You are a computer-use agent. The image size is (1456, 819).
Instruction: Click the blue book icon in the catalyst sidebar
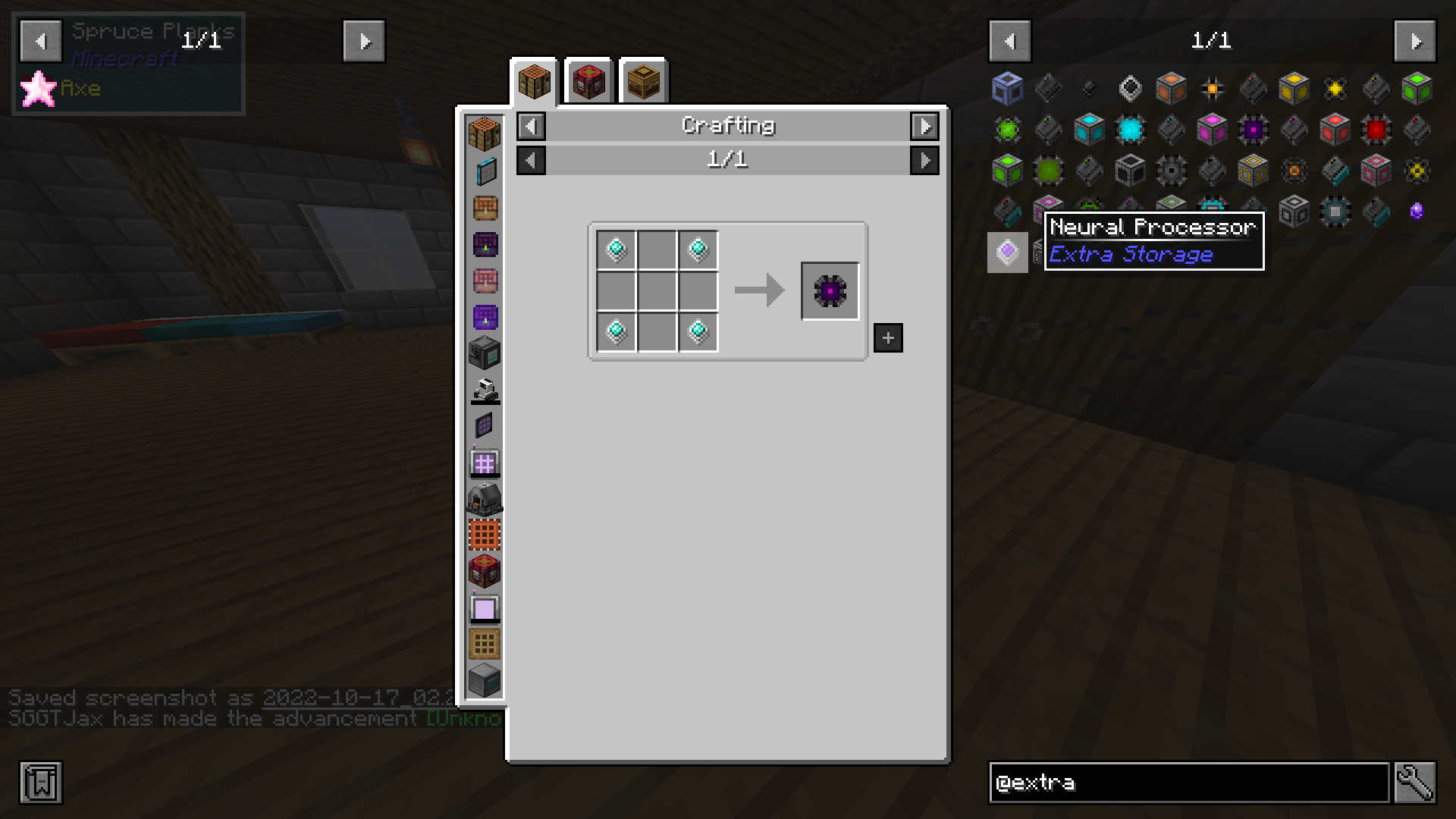(x=485, y=171)
